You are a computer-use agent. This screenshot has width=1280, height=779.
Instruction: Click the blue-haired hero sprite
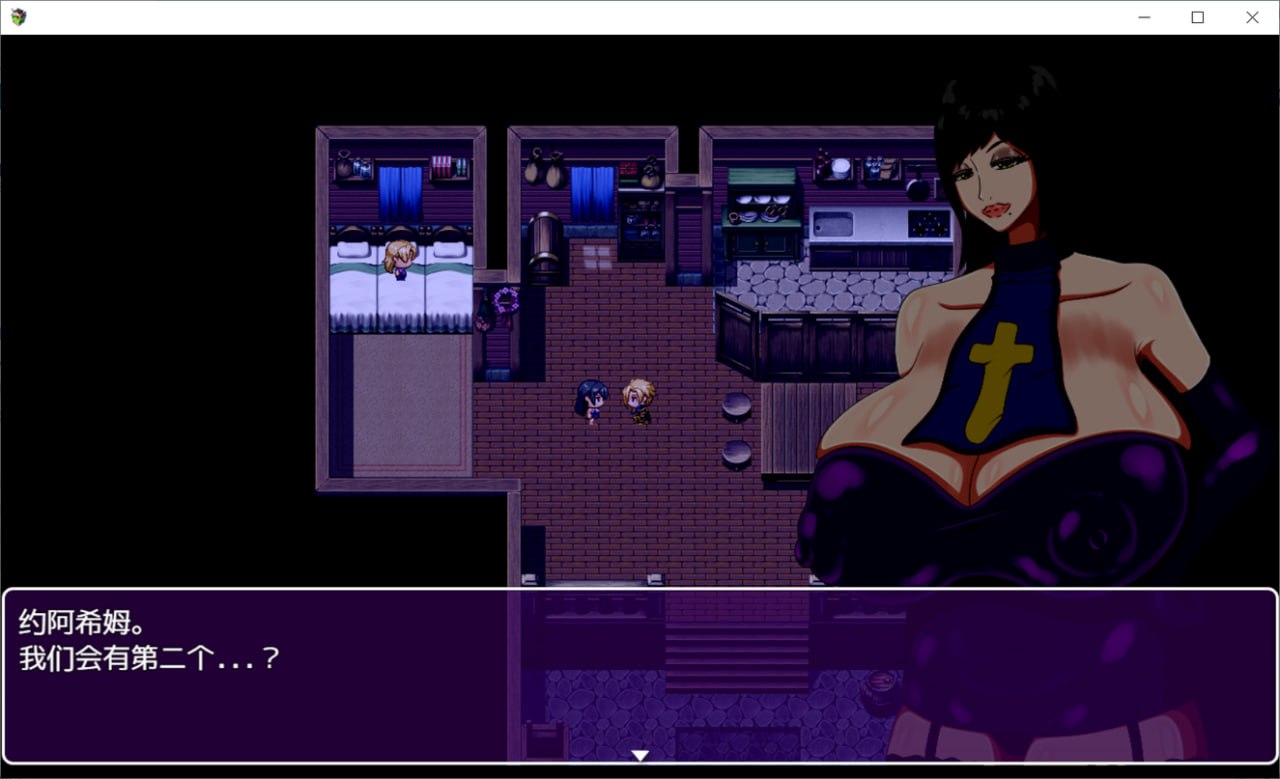[591, 400]
